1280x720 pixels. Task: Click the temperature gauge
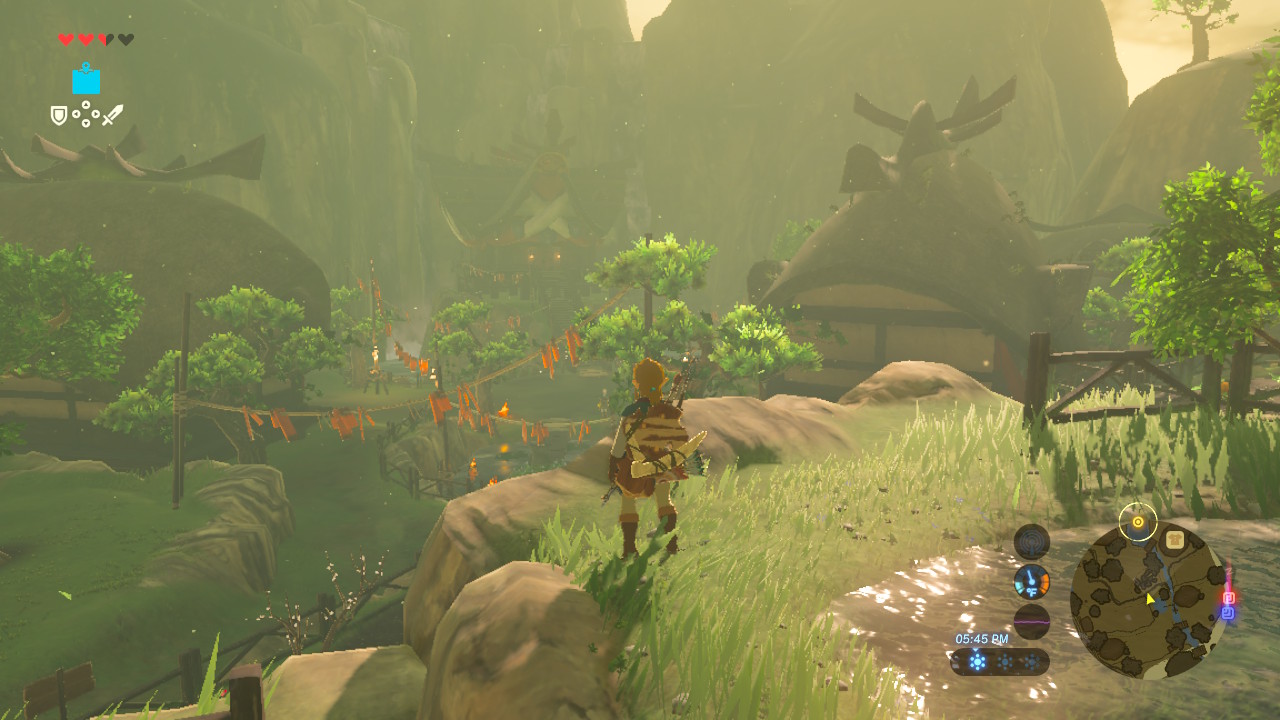[x=1031, y=581]
